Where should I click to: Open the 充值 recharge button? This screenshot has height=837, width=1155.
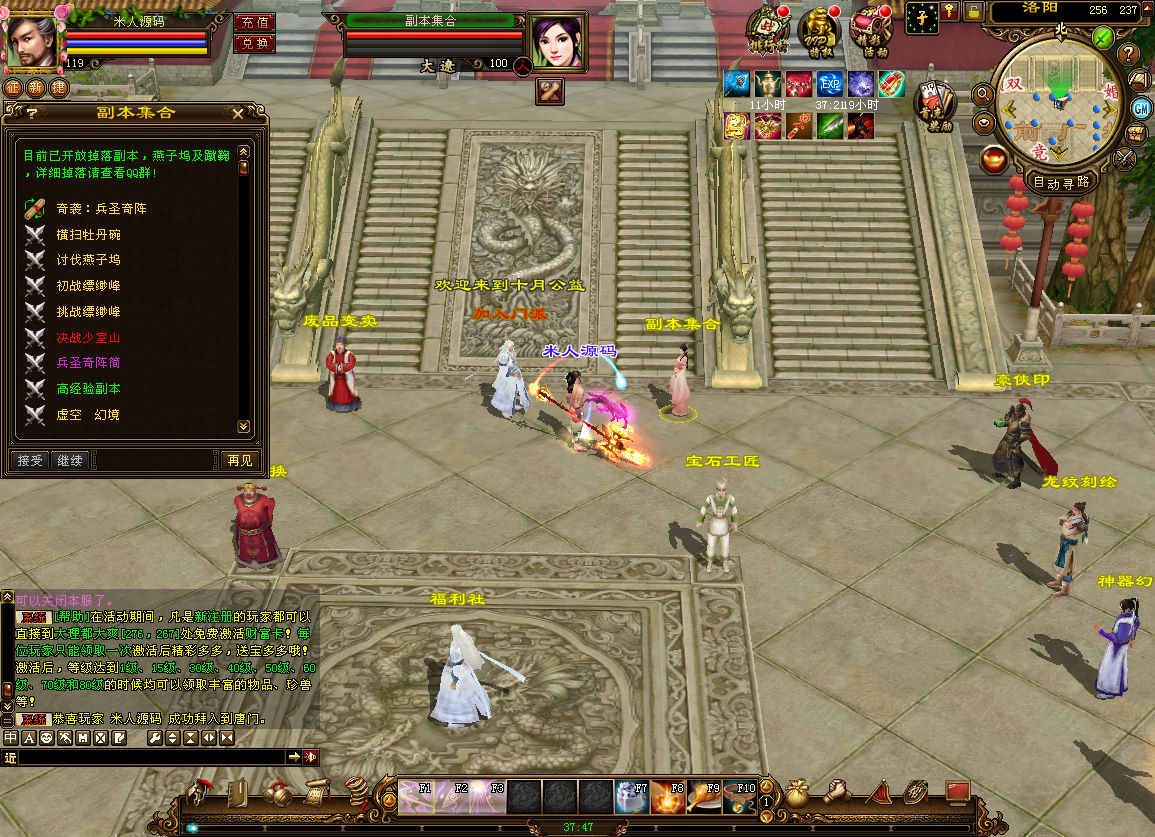point(254,22)
